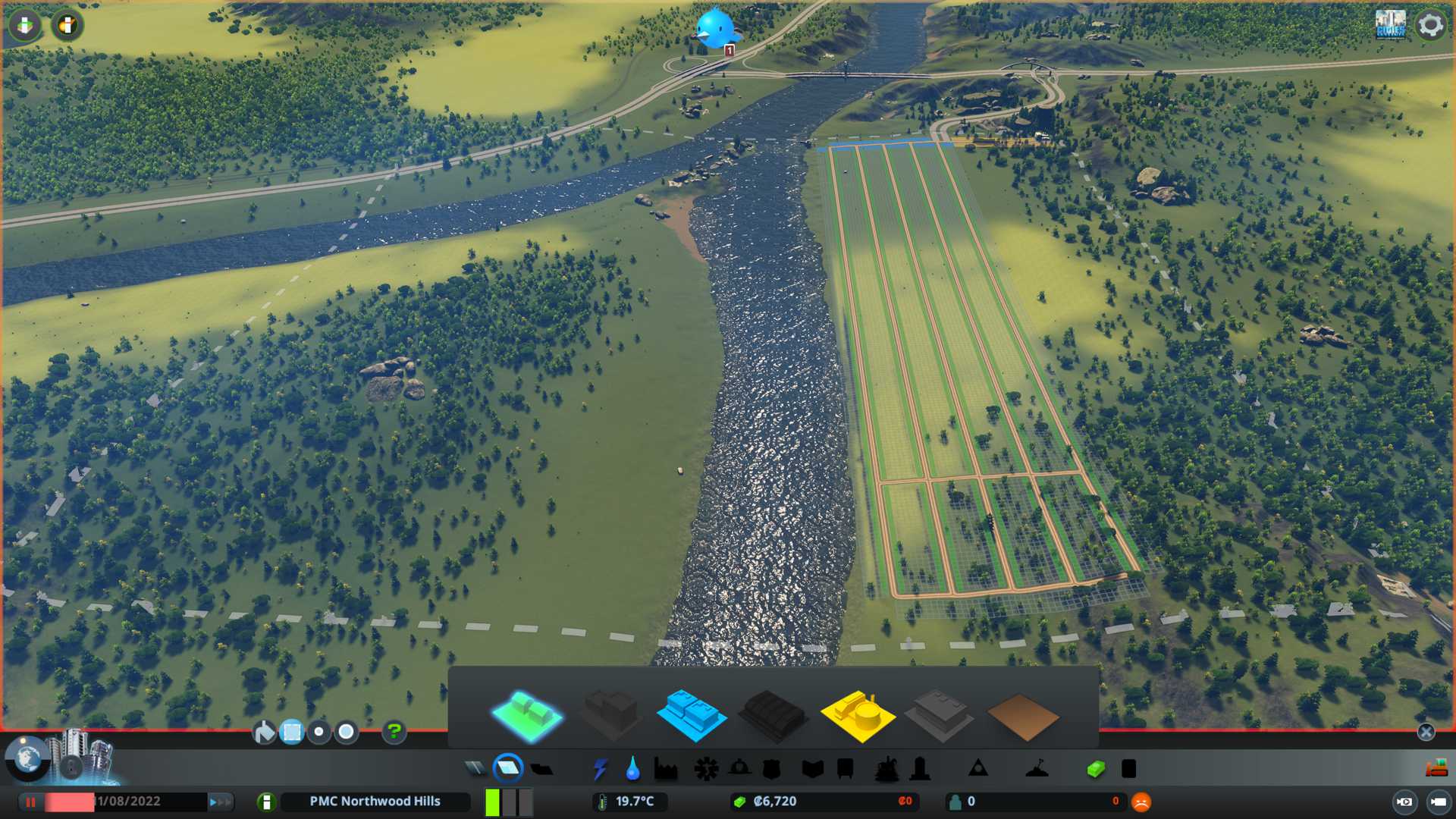Select the small brush zoning tool
The width and height of the screenshot is (1456, 819).
(319, 732)
